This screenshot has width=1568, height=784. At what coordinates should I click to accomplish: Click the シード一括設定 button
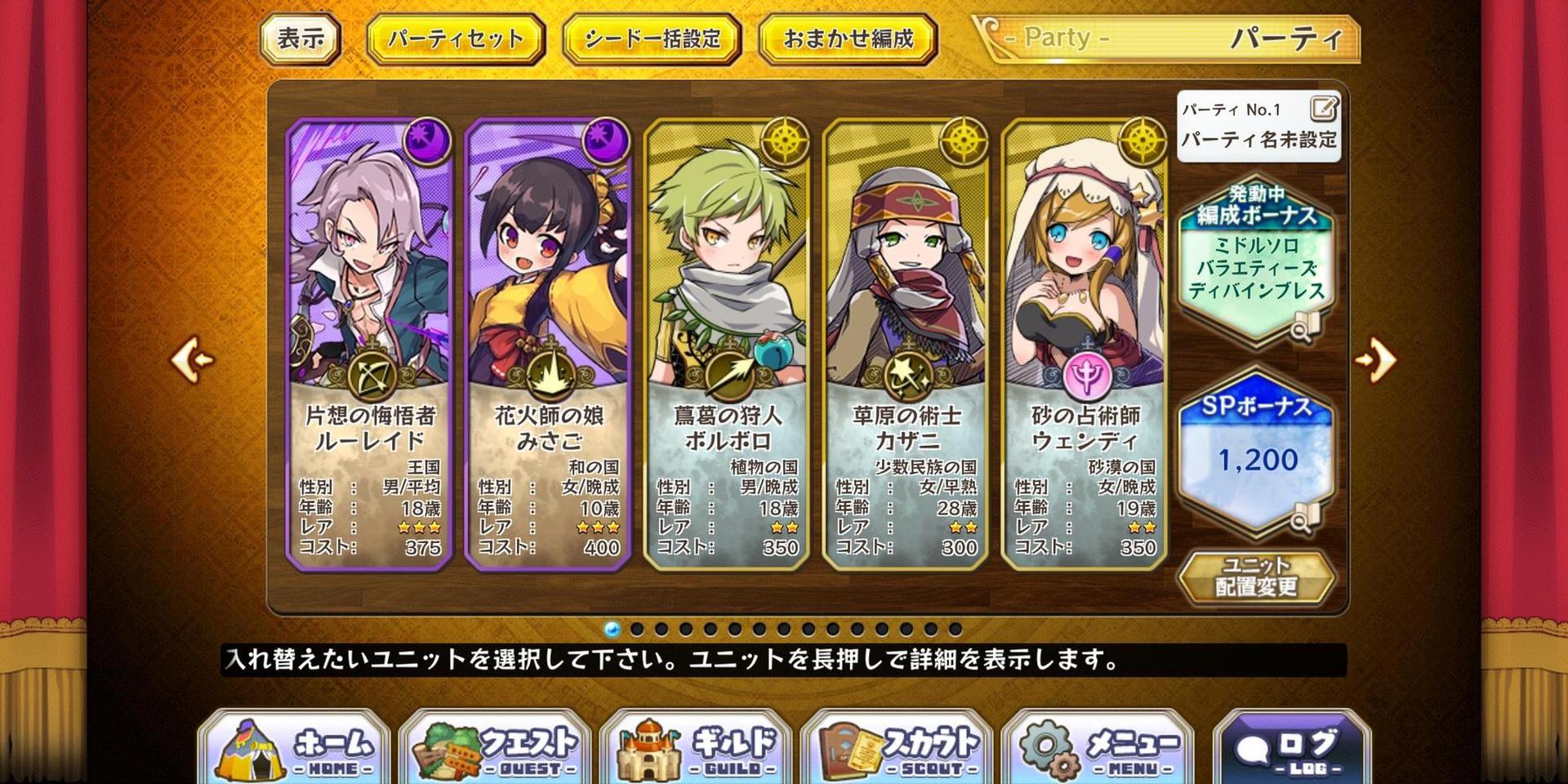point(652,39)
